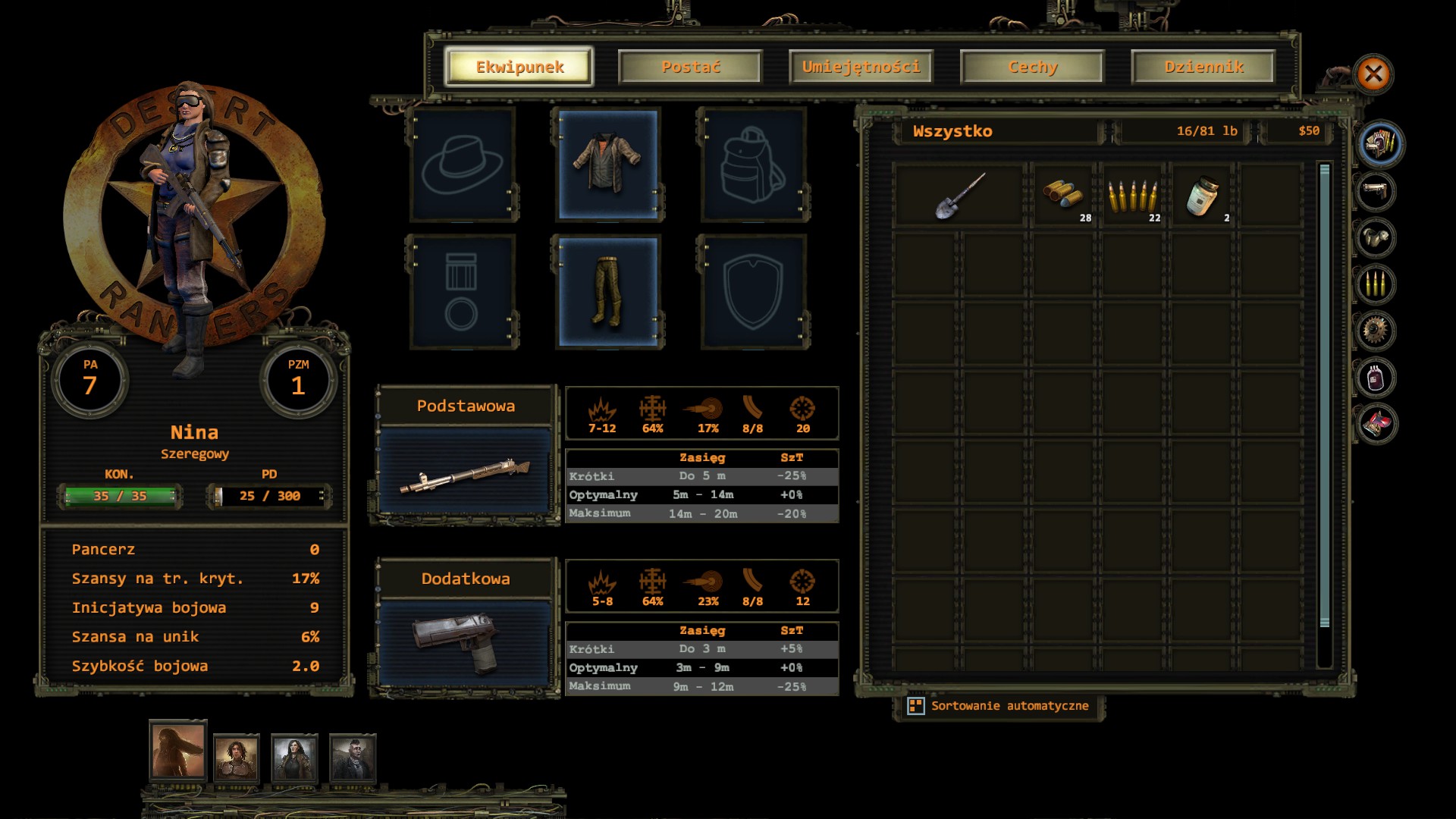
Task: Open the Dziennik tab
Action: [1203, 67]
